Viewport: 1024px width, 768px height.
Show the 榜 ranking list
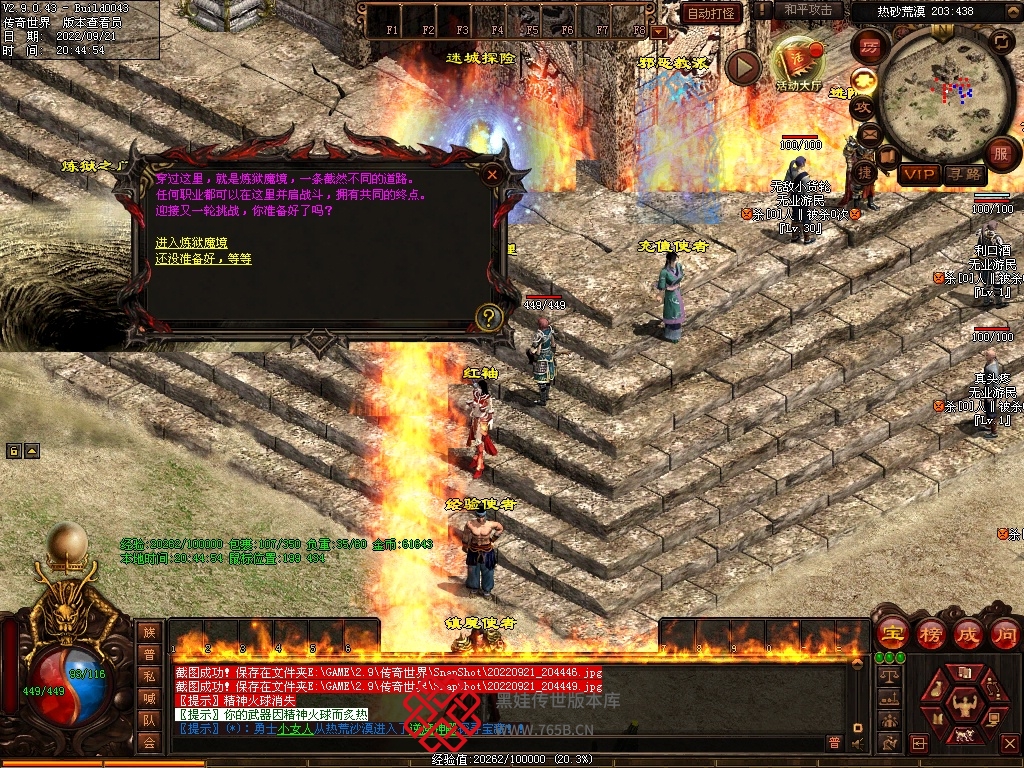[x=932, y=633]
